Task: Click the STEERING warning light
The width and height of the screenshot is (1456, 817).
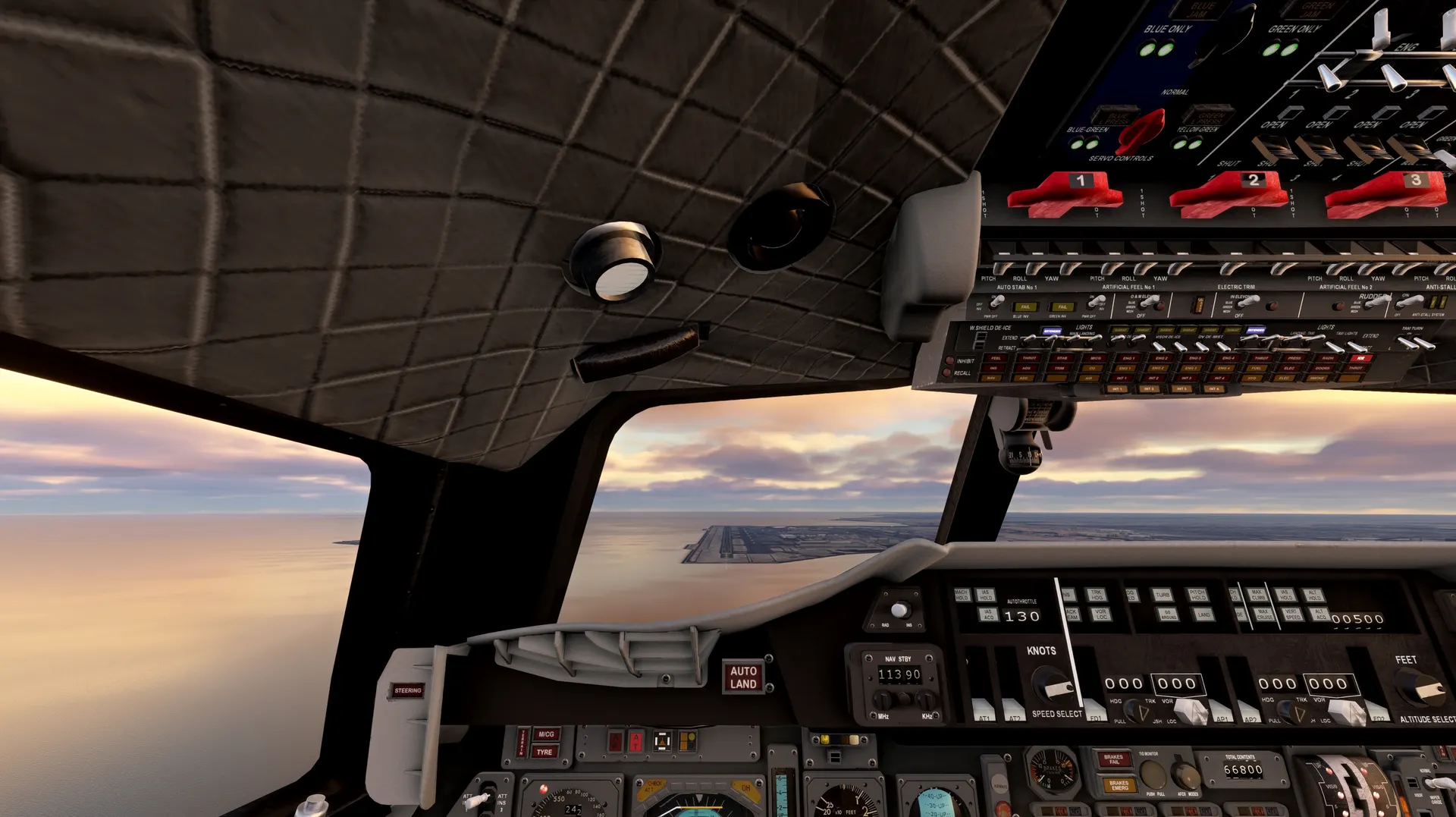Action: click(x=408, y=690)
